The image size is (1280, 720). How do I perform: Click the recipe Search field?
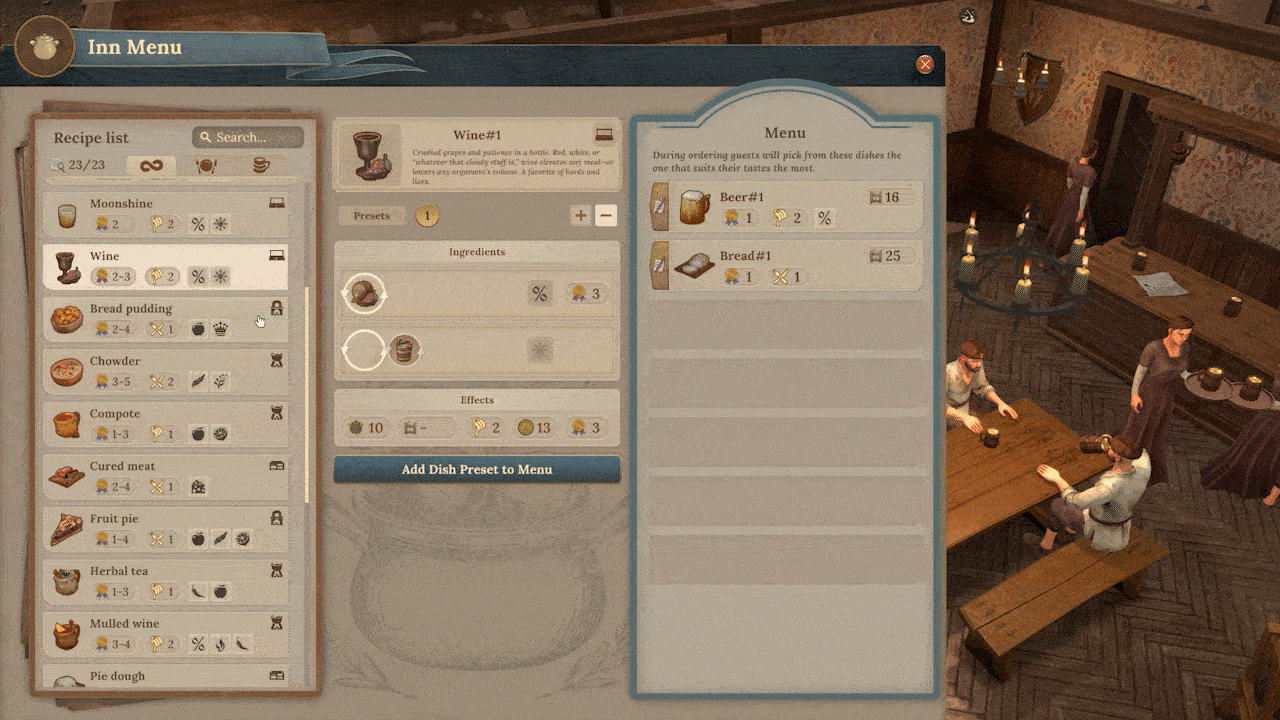point(248,137)
